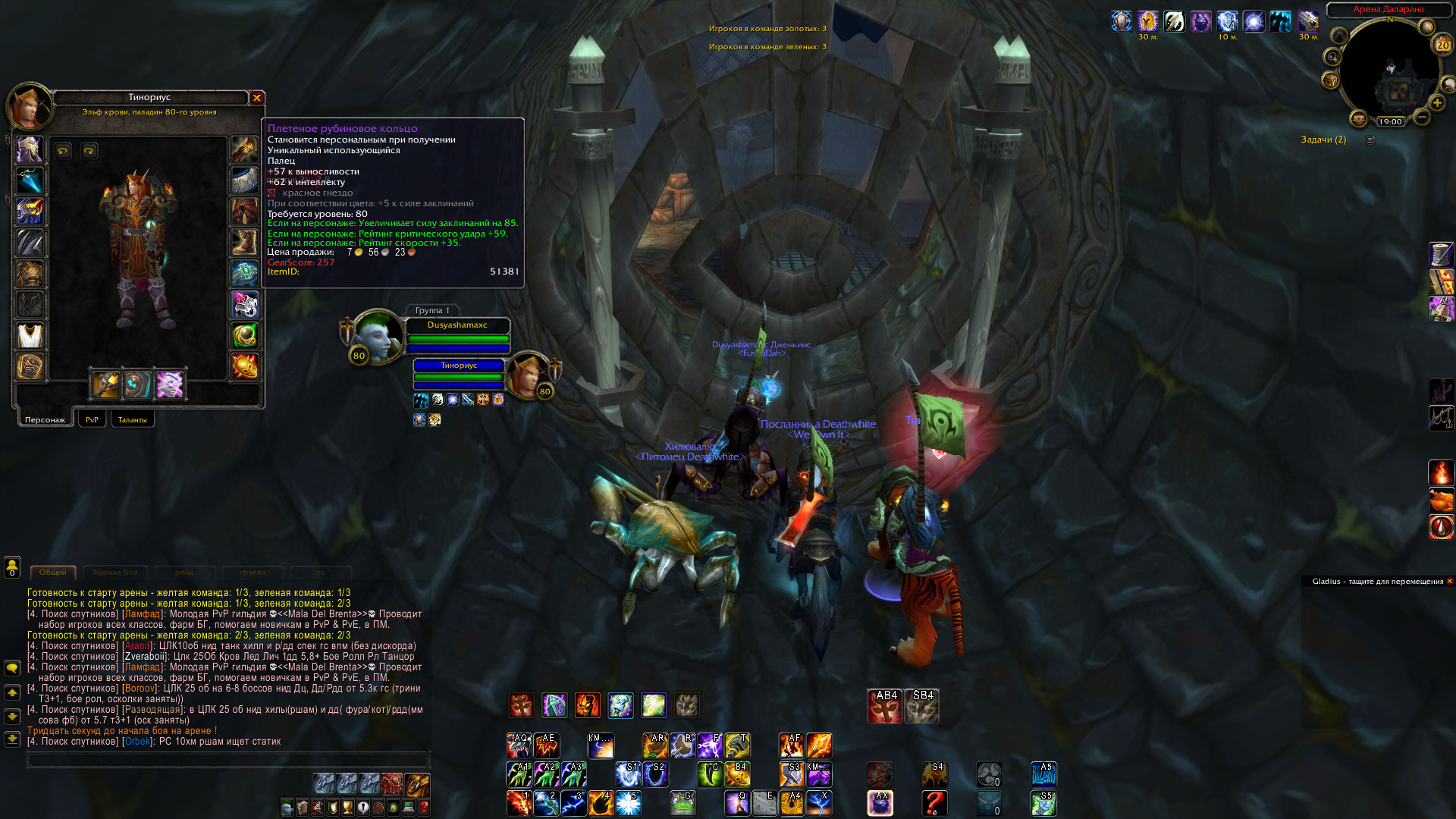Activate the green frog Hex ability
Viewport: 1456px width, 819px height.
pyautogui.click(x=682, y=802)
